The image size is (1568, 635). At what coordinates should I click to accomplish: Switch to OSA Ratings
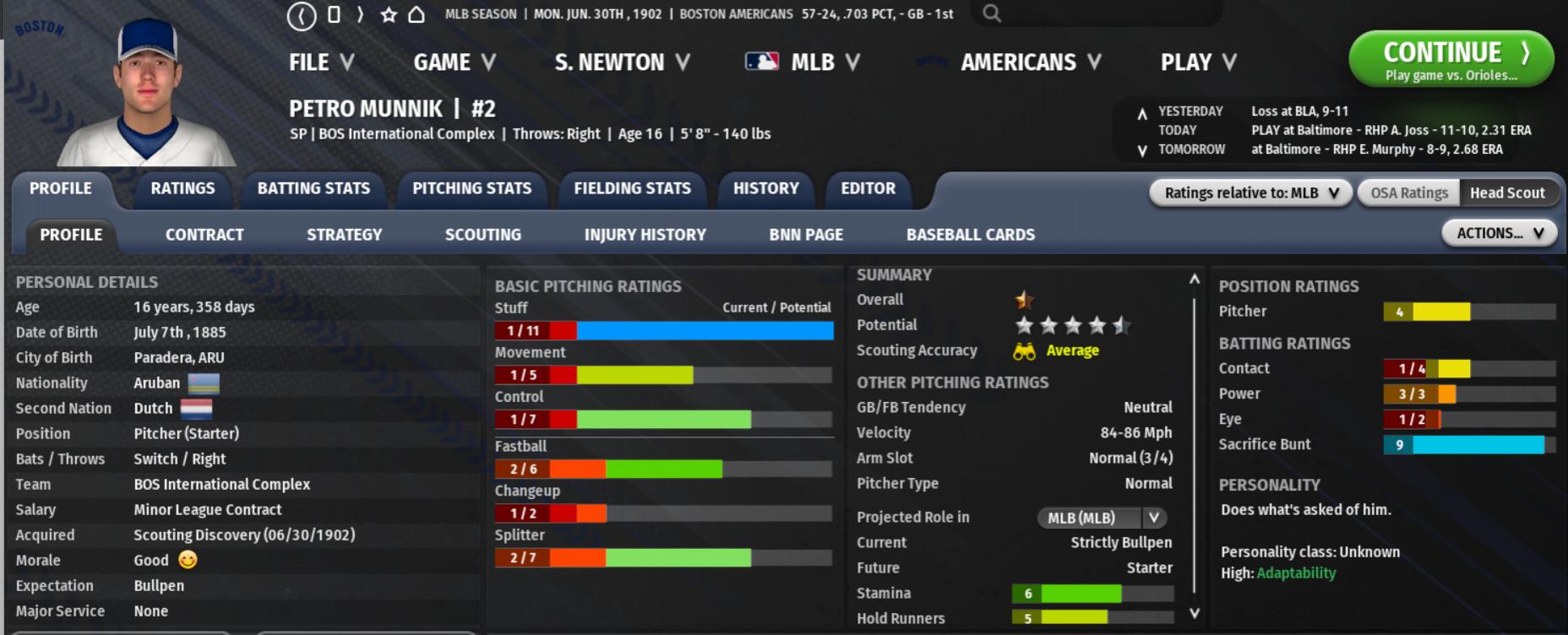pos(1408,193)
